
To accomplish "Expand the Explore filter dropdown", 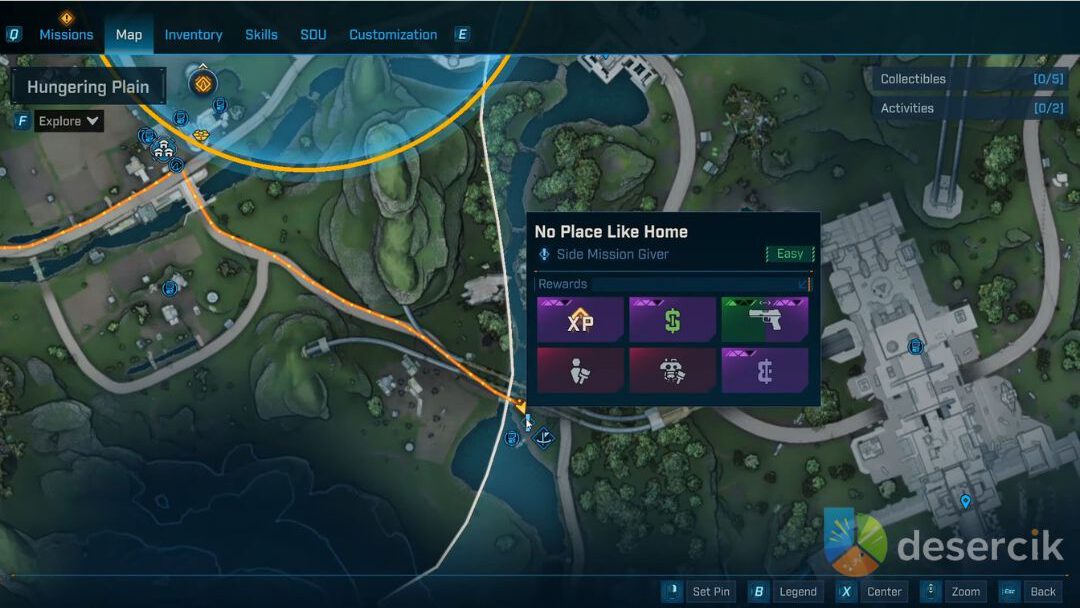I will [x=69, y=121].
